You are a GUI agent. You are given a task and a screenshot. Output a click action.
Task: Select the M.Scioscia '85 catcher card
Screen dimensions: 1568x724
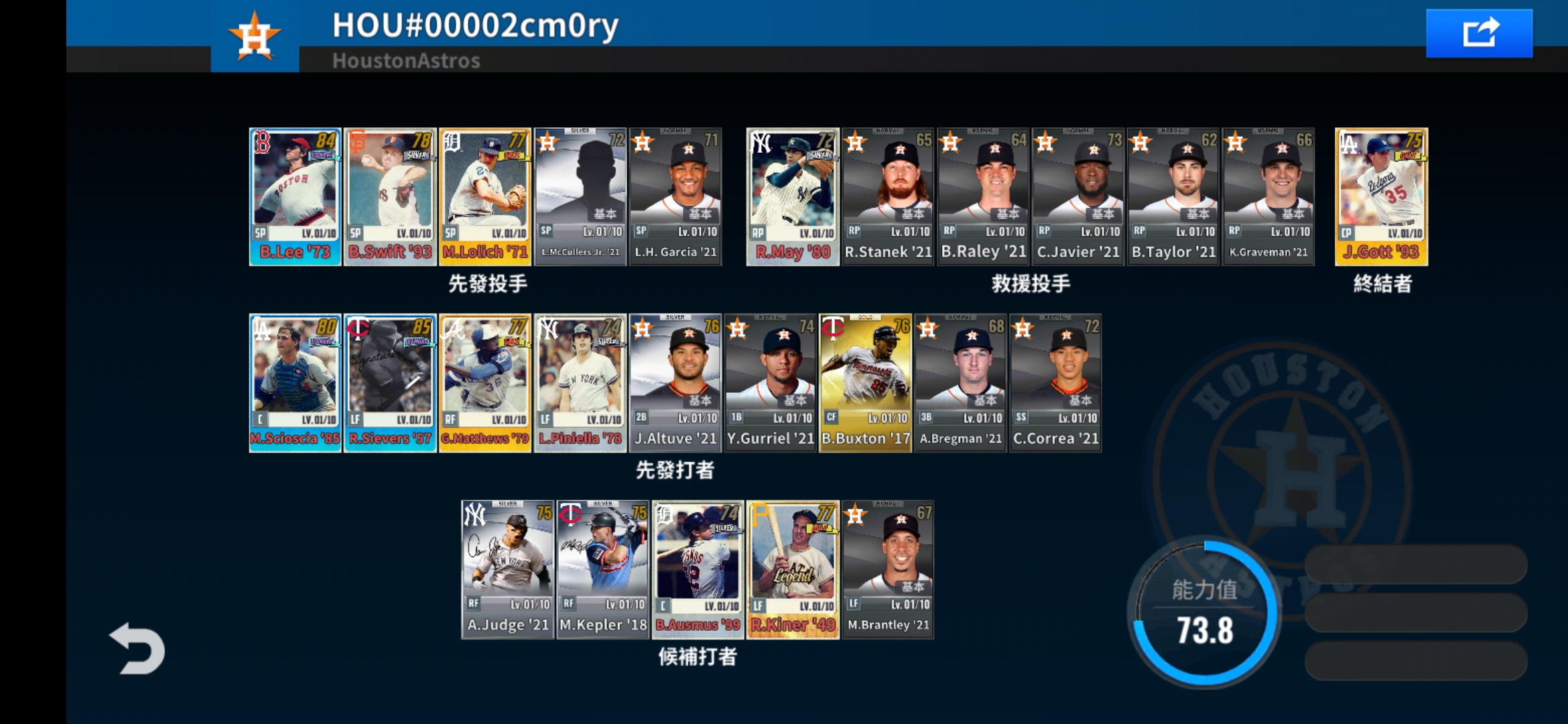[x=295, y=382]
